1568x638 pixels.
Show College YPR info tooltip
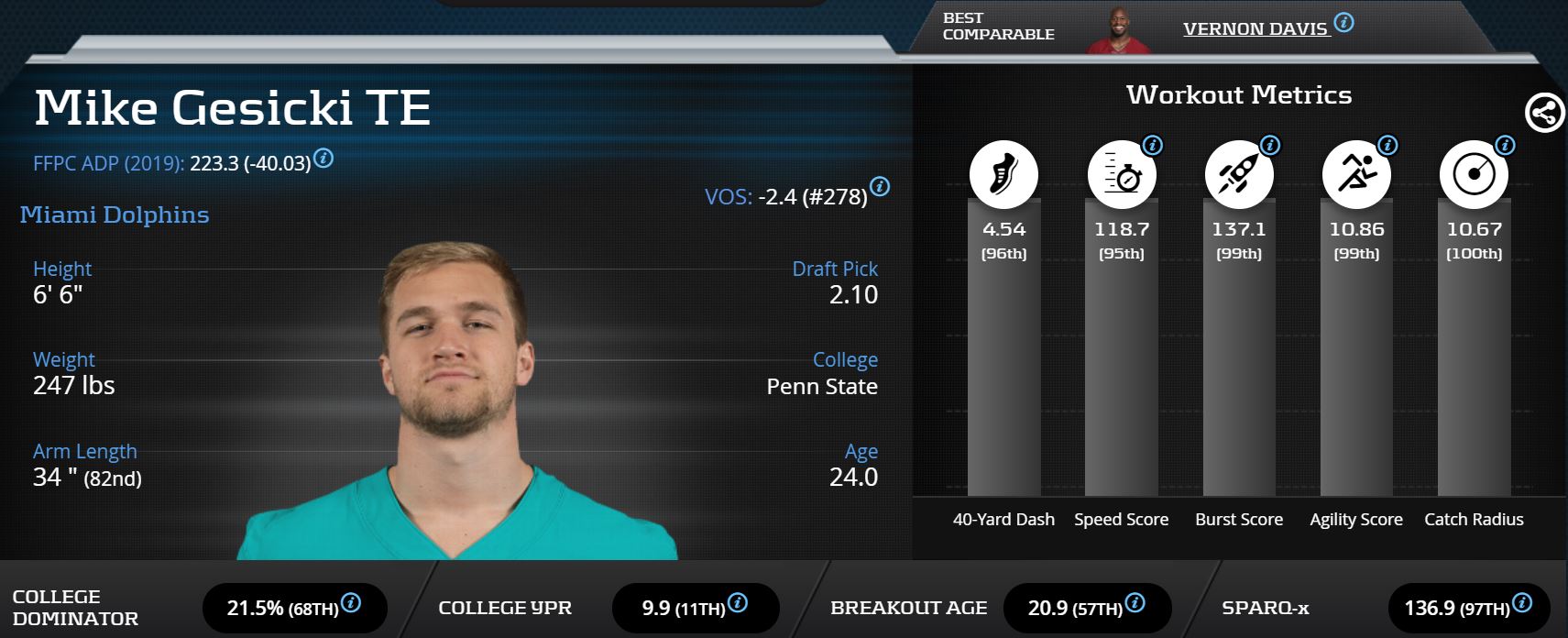point(738,603)
